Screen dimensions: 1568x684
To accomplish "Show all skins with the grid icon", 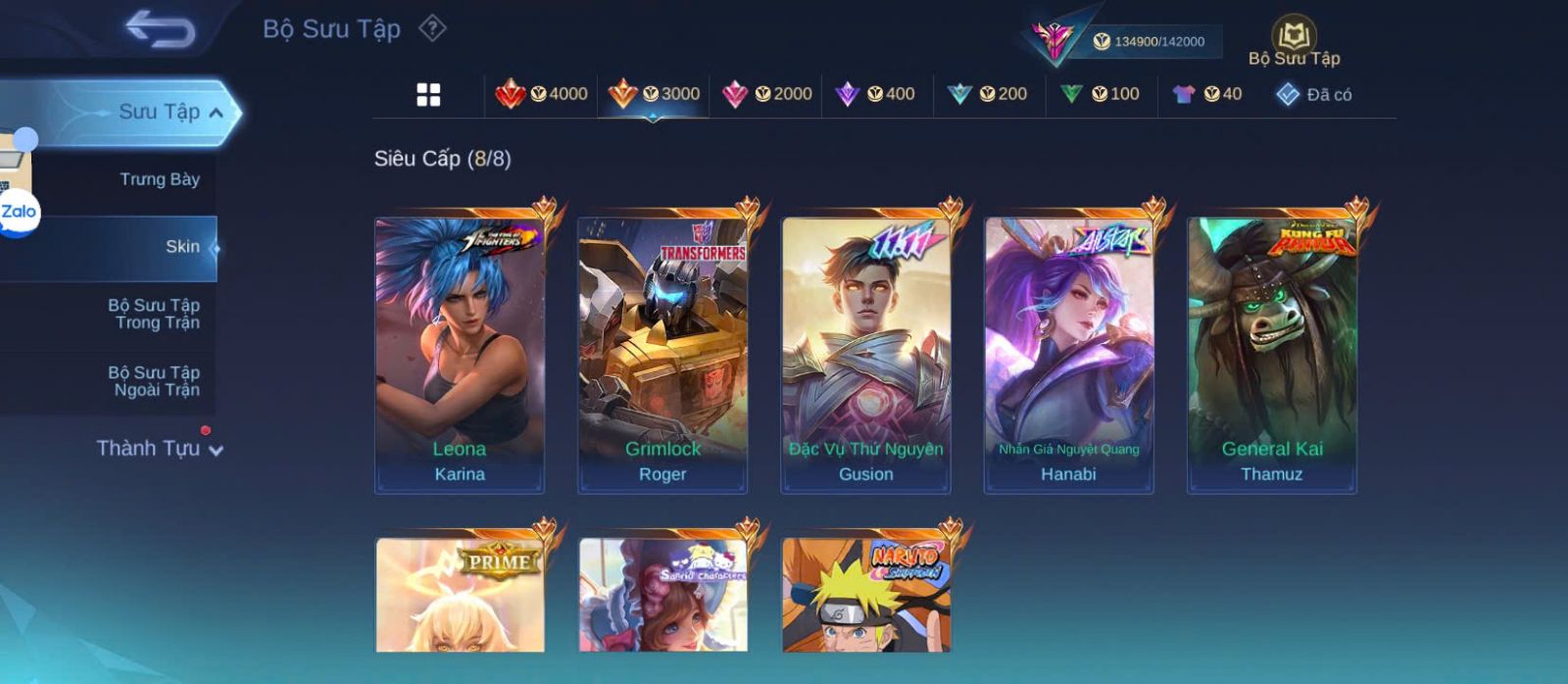I will (x=428, y=95).
